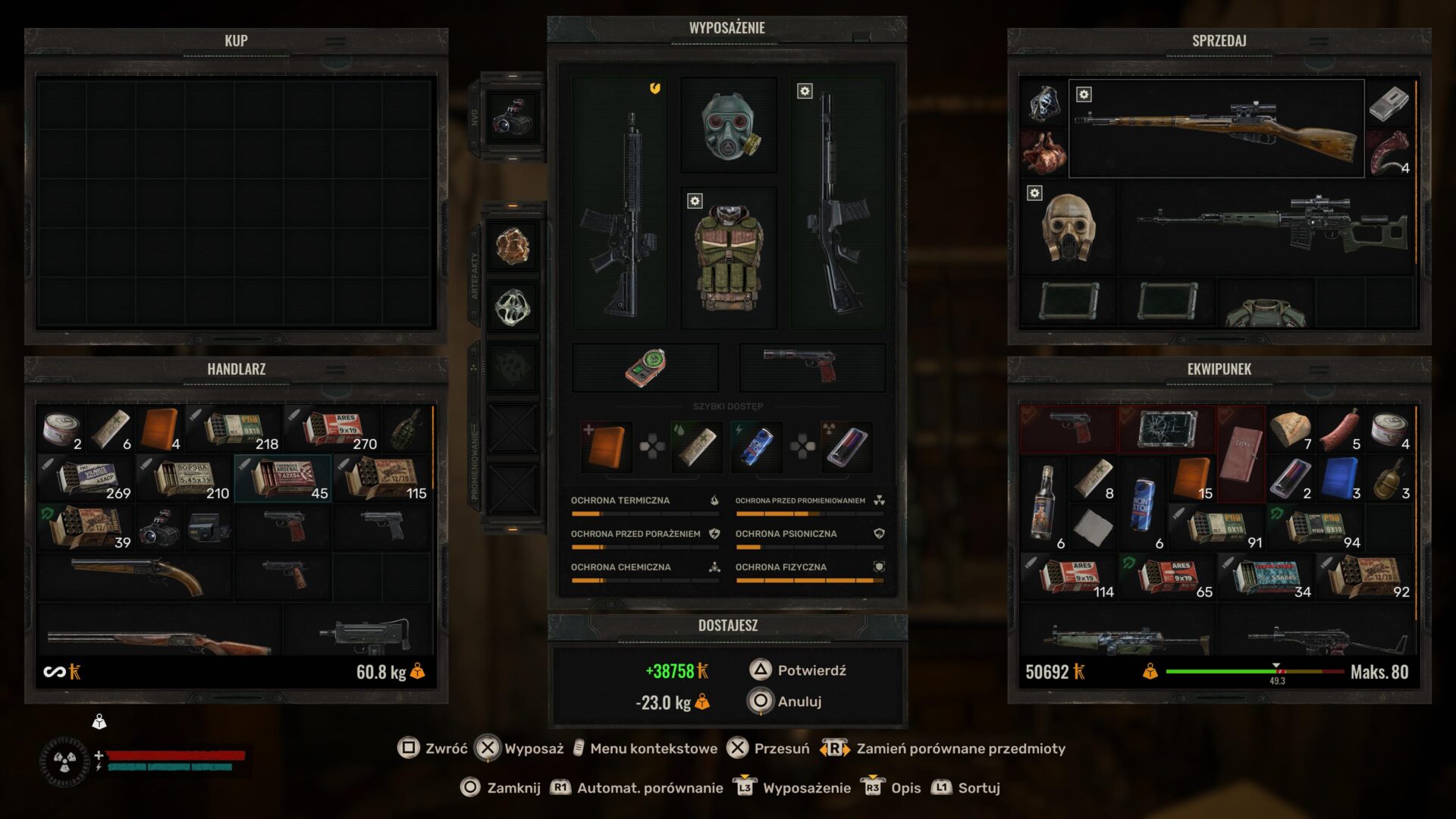1456x819 pixels.
Task: Select the SVD sniper rifle for sale
Action: pyautogui.click(x=1266, y=226)
